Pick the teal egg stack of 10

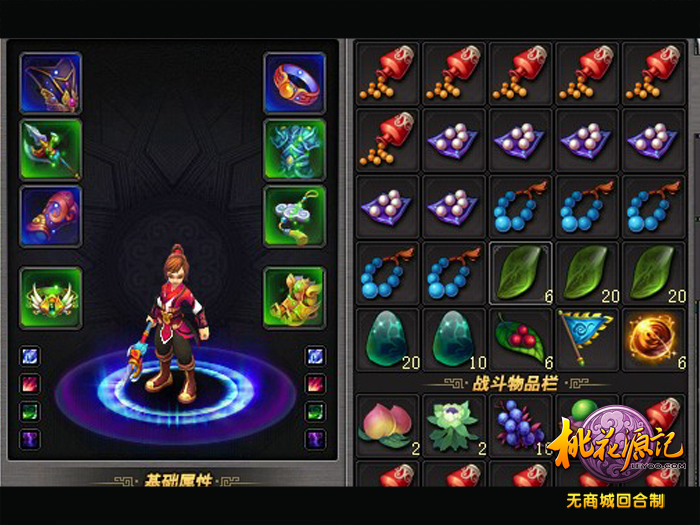pyautogui.click(x=454, y=339)
